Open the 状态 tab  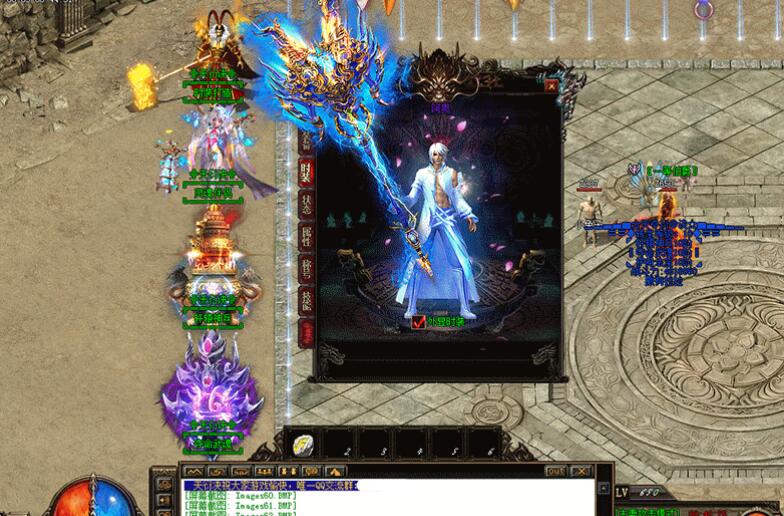coord(306,205)
